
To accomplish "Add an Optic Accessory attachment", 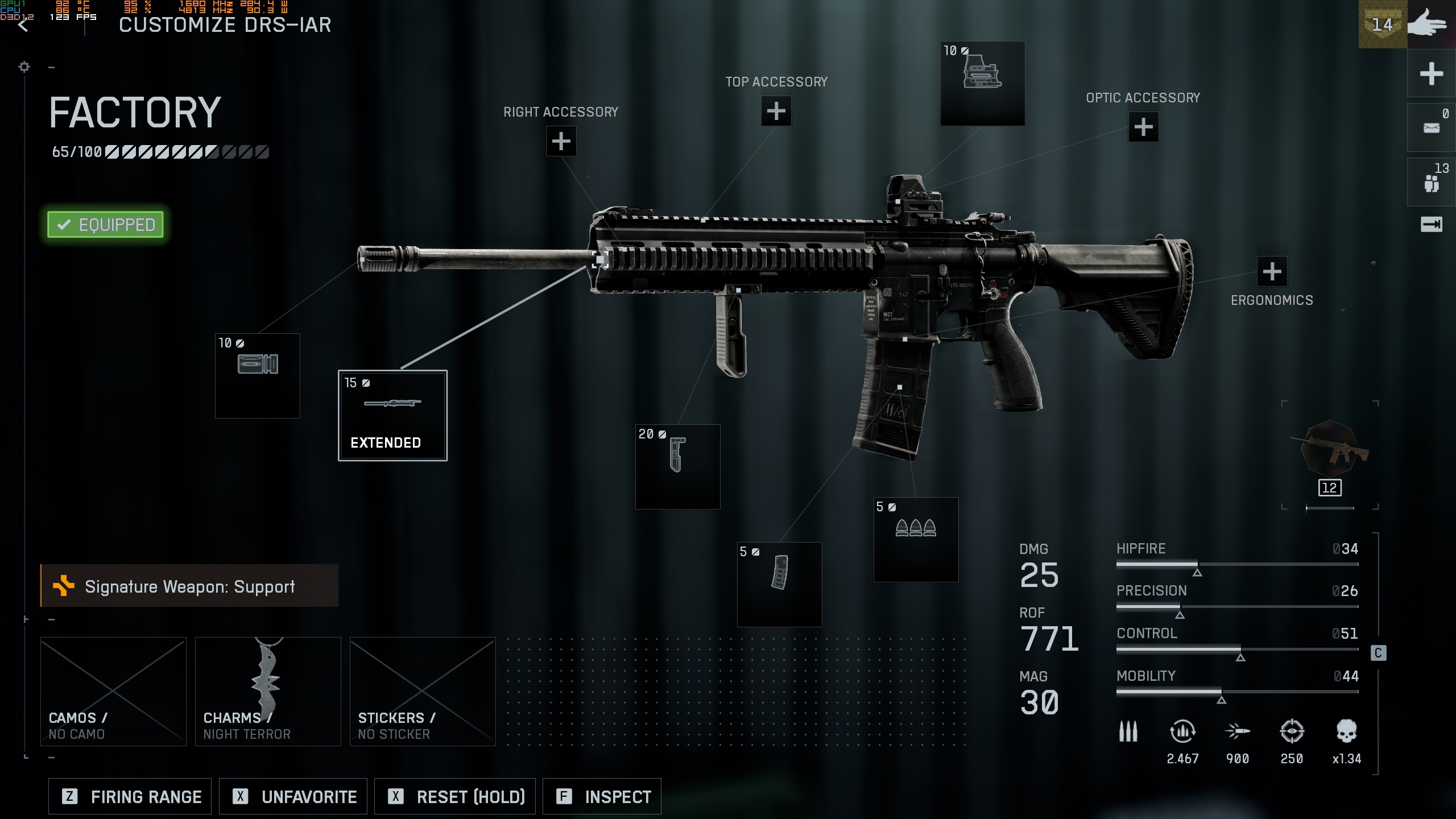I will [x=1143, y=127].
